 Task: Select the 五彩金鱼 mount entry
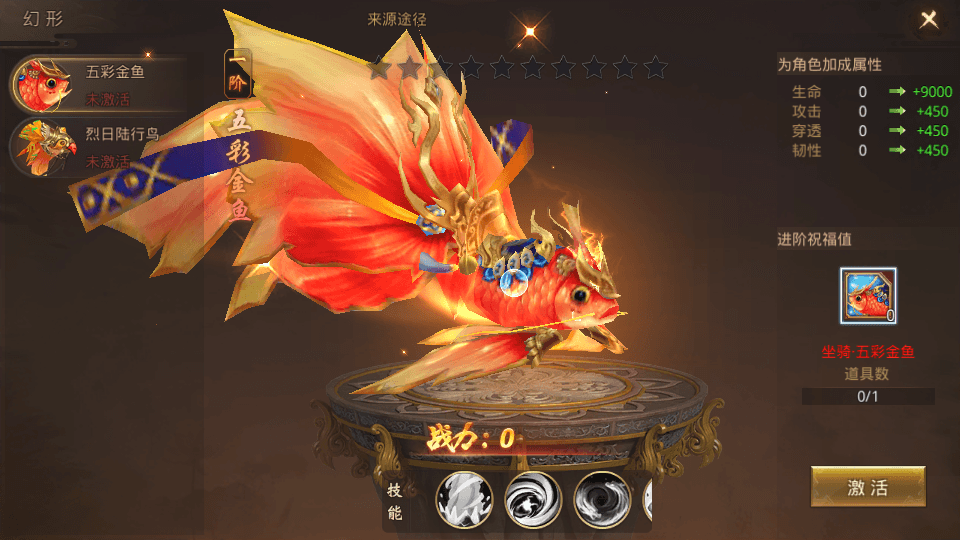tap(95, 83)
